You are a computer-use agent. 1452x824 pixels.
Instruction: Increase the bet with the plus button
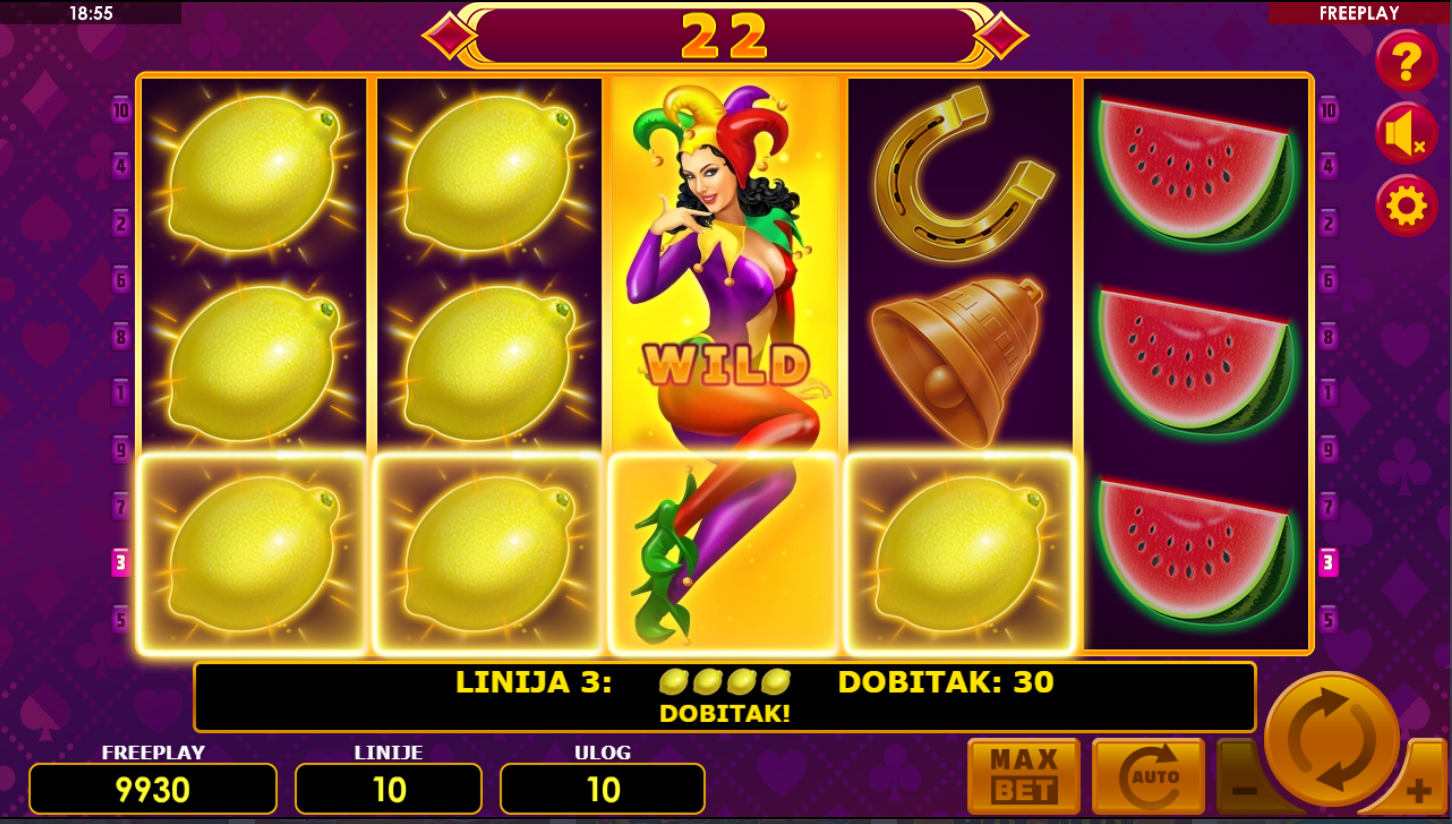tap(1419, 792)
